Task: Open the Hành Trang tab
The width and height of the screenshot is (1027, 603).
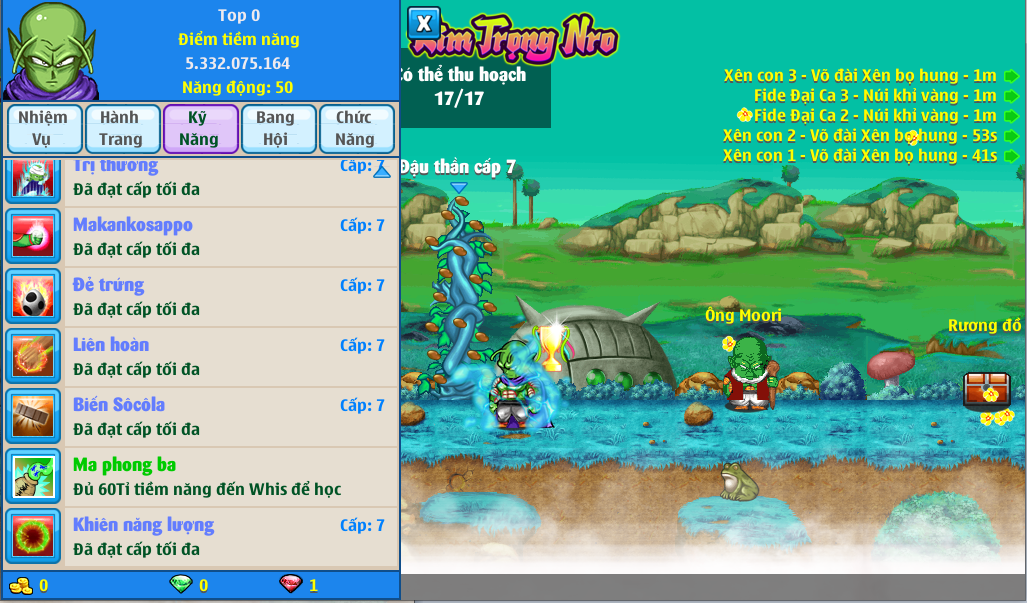Action: 121,128
